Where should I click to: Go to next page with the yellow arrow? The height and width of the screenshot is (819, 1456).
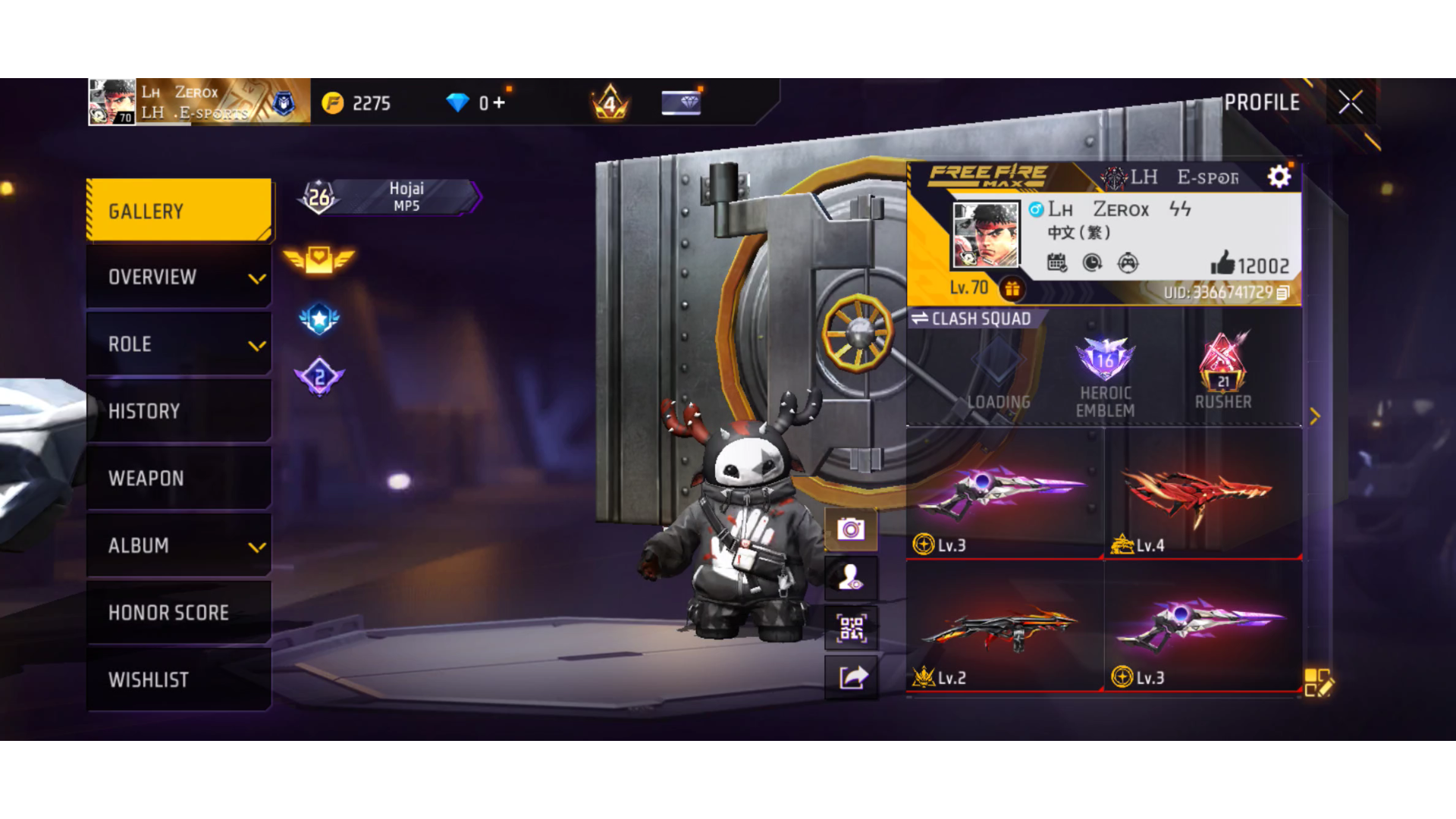[1315, 416]
